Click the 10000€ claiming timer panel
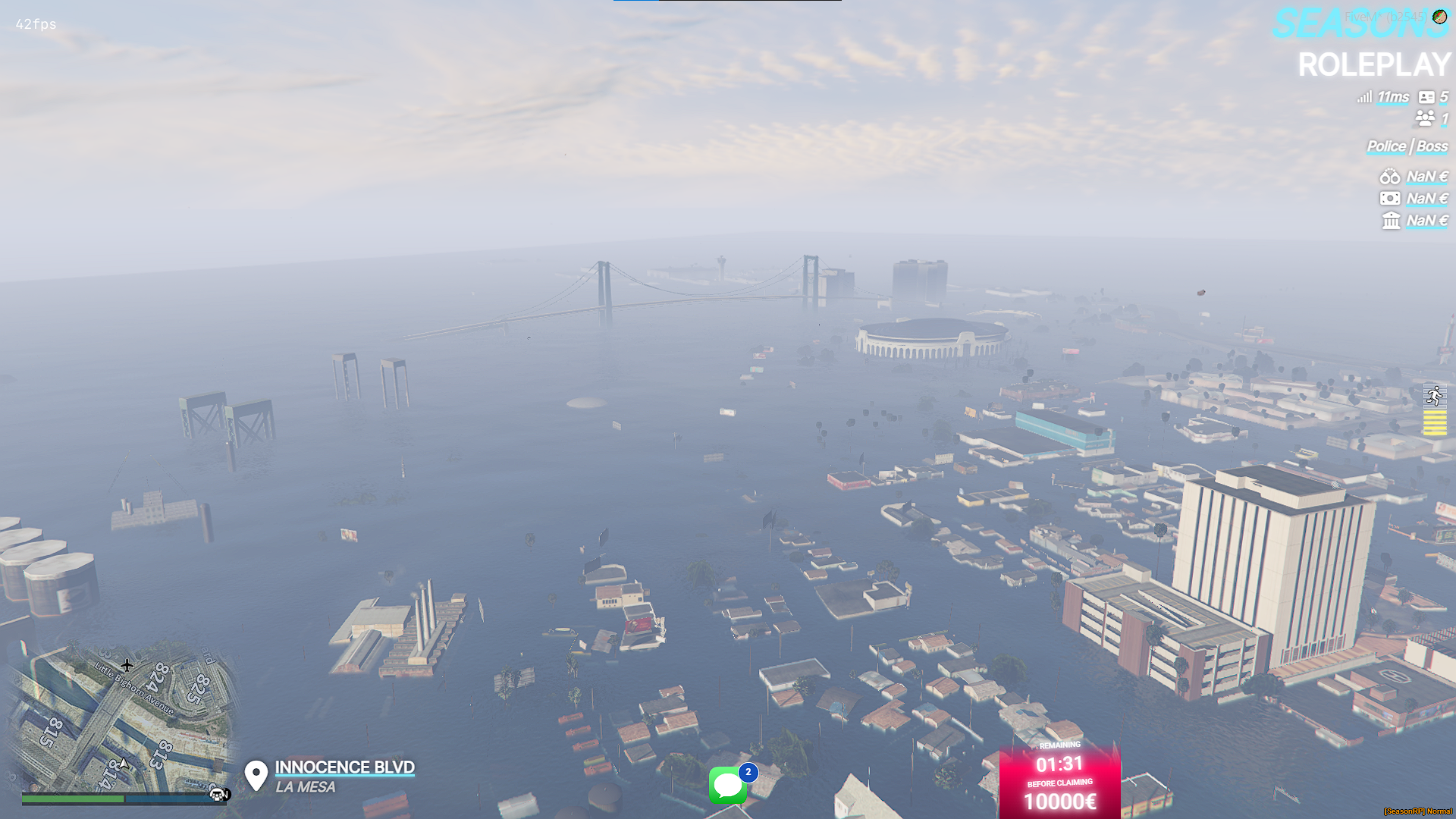The image size is (1456, 819). [1060, 781]
